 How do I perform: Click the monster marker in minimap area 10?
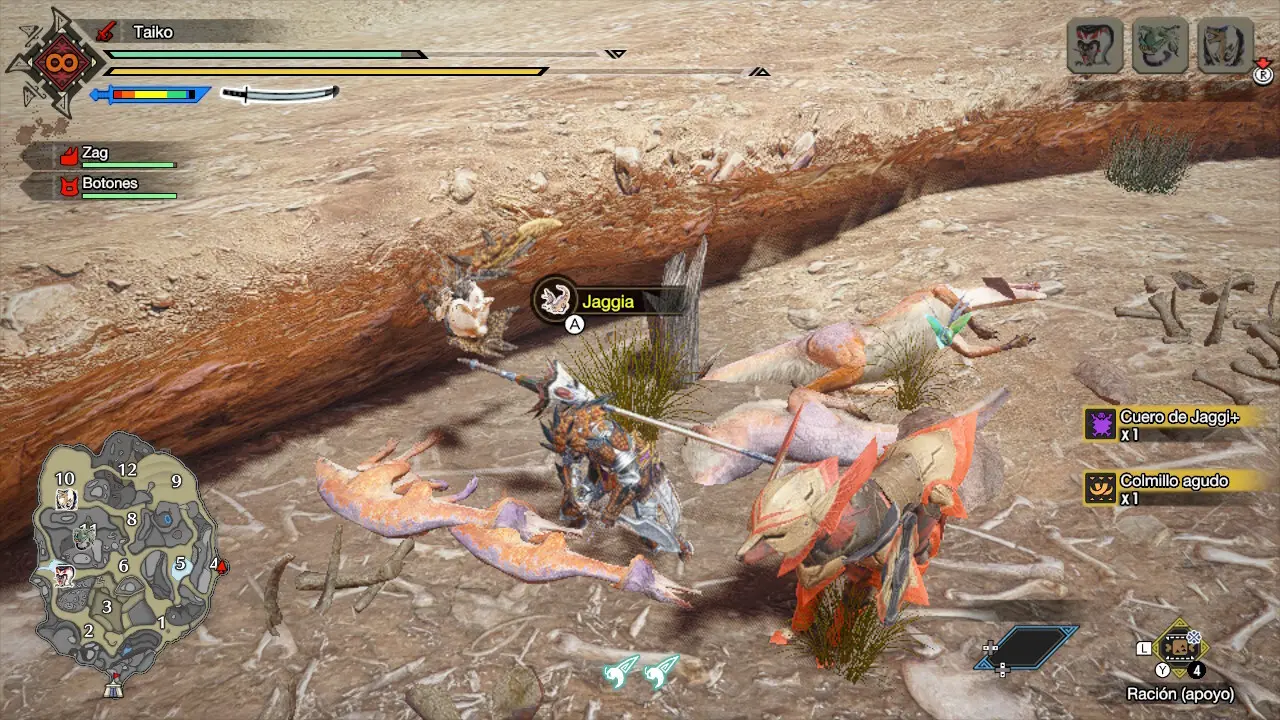click(x=66, y=499)
